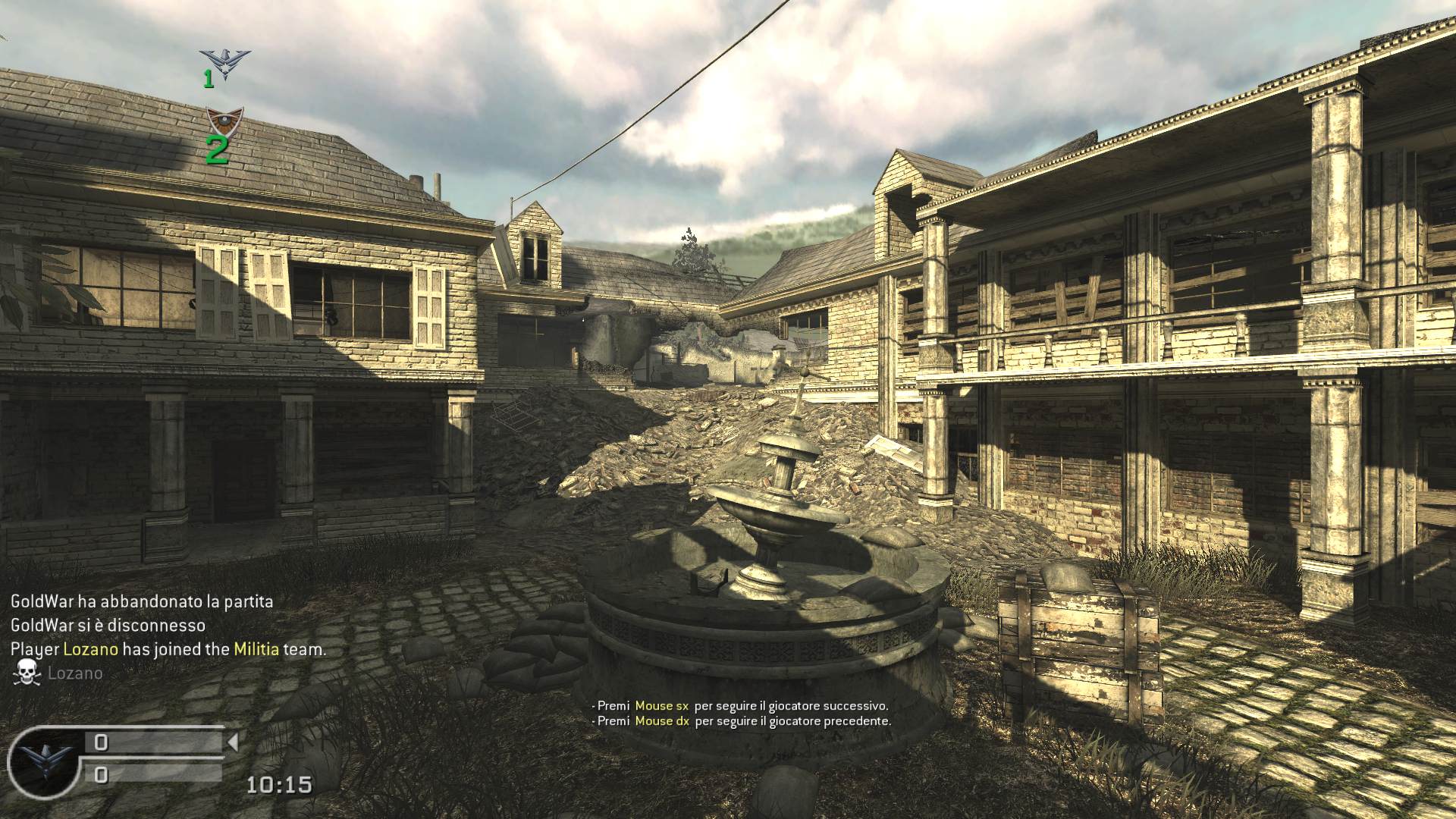Click the skull icon beside Lozano
The image size is (1456, 819).
click(x=27, y=673)
